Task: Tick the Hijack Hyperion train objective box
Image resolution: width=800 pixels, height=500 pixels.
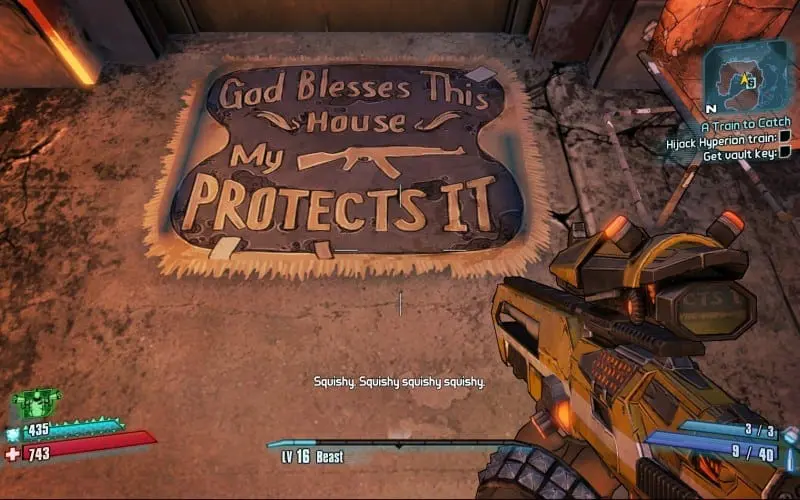Action: 785,138
